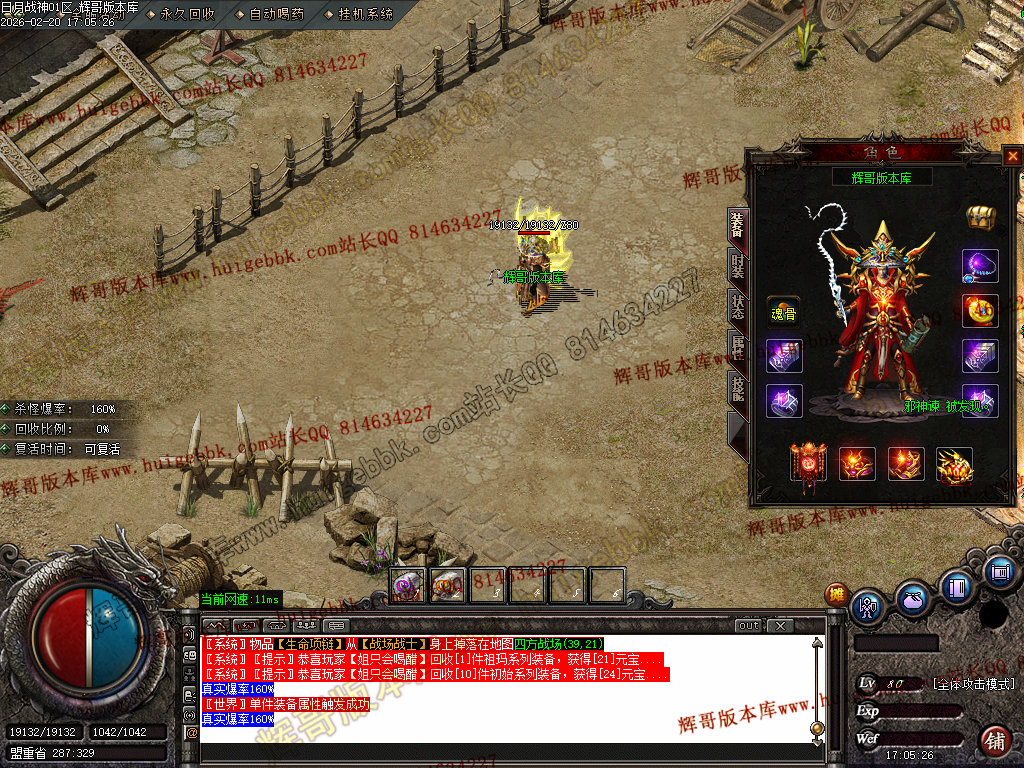Image resolution: width=1024 pixels, height=768 pixels.
Task: Open the skill book icon
Action: pyautogui.click(x=957, y=587)
